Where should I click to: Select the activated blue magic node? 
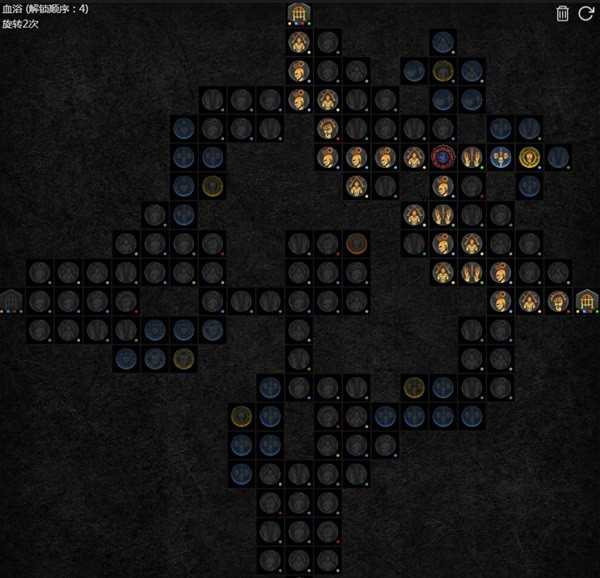(501, 157)
